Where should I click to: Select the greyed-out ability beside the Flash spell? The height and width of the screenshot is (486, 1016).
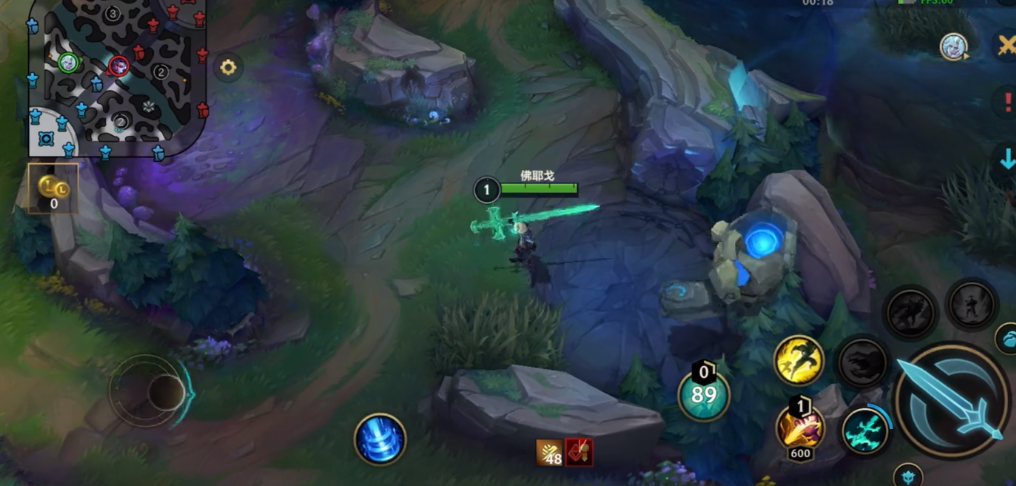click(x=861, y=361)
